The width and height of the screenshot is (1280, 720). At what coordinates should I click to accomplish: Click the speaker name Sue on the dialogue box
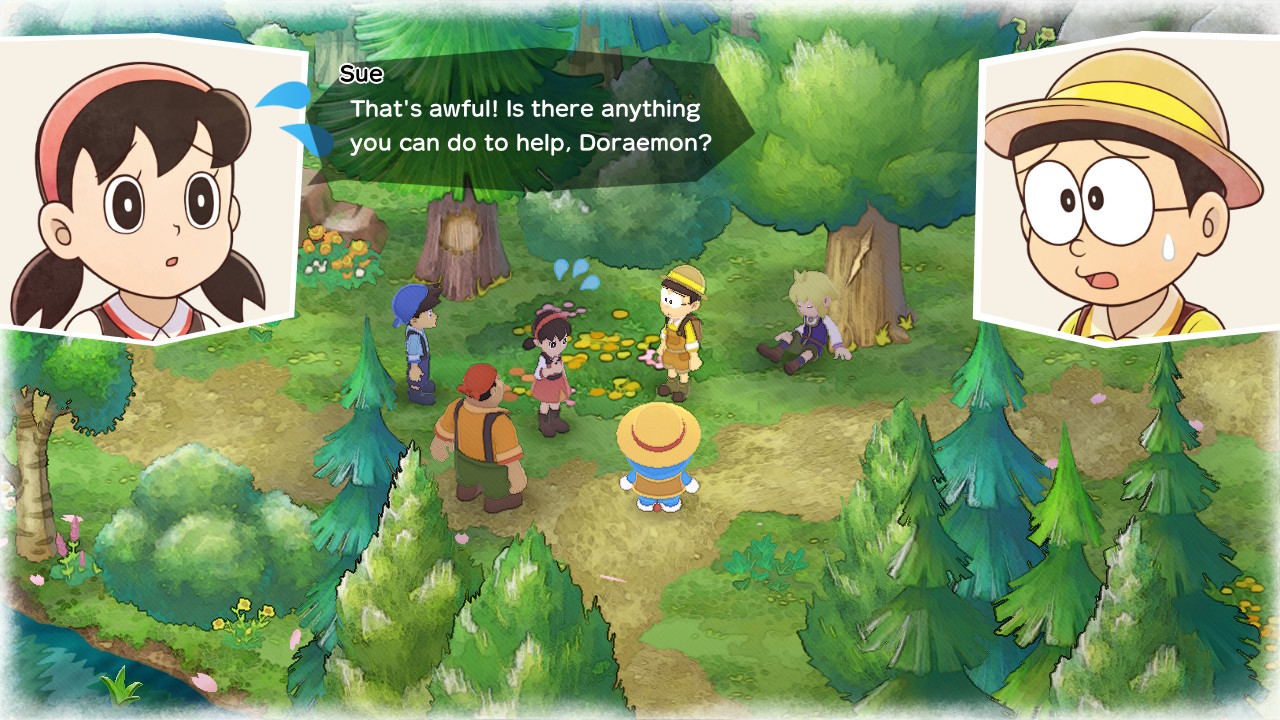pyautogui.click(x=363, y=74)
